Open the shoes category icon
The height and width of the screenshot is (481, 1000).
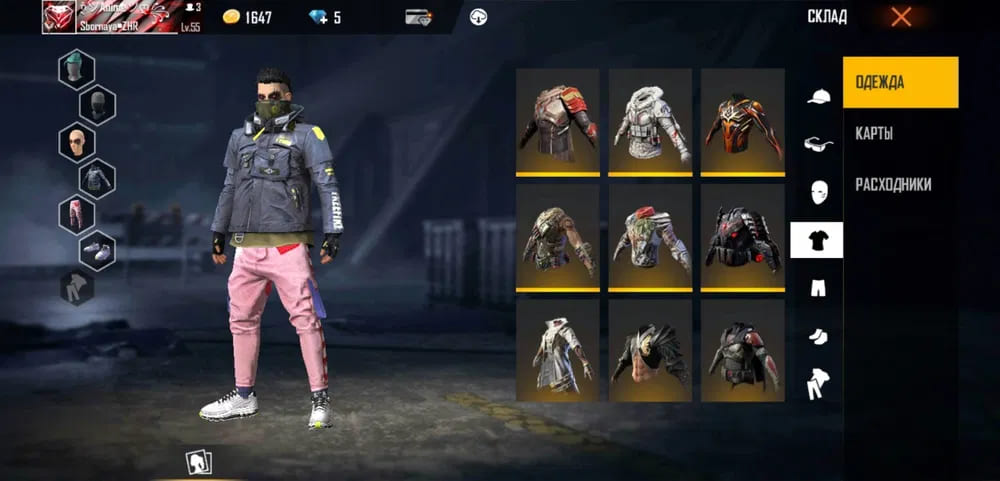(817, 336)
